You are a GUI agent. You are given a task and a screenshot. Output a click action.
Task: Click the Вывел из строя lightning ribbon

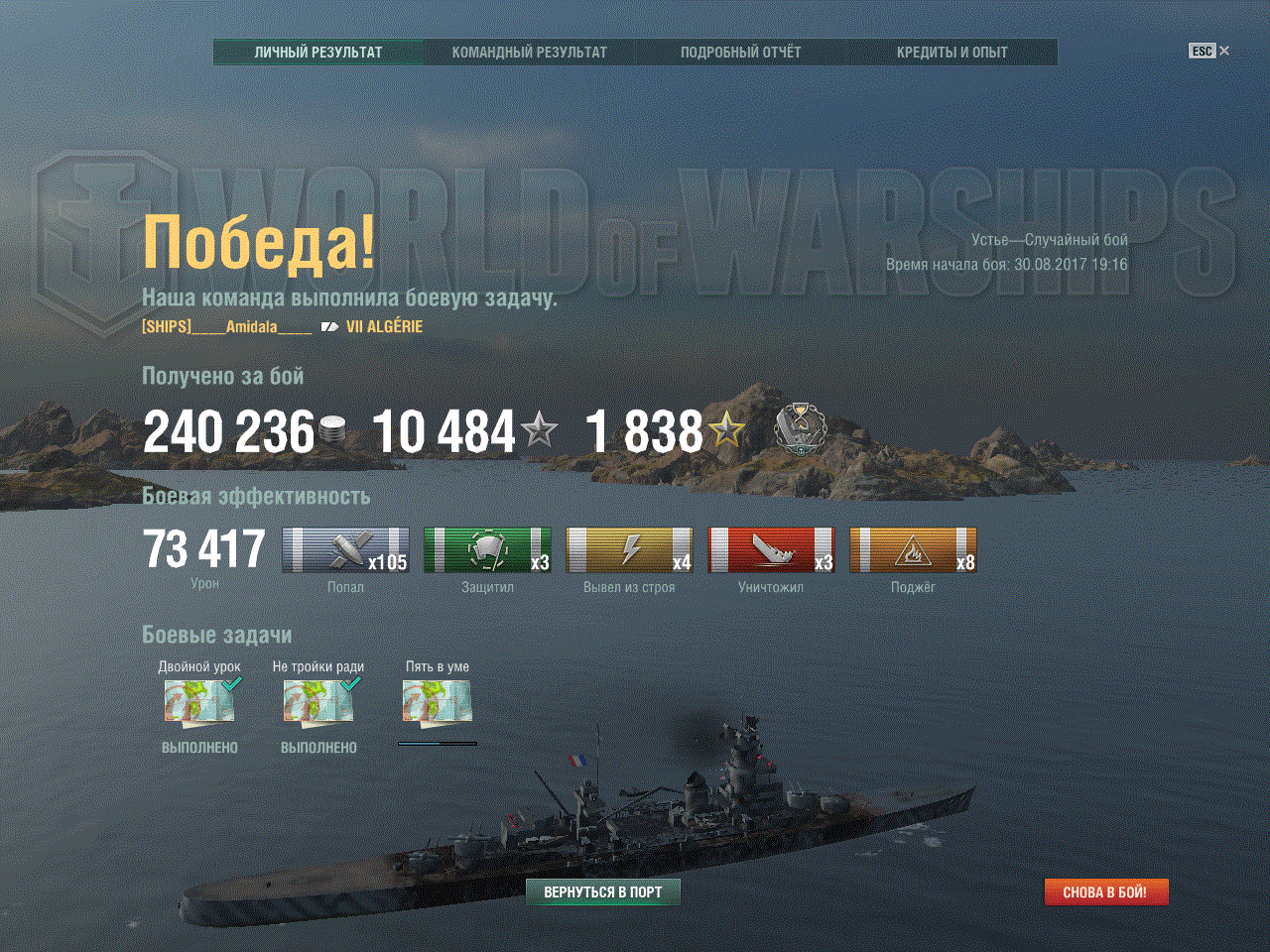click(x=629, y=550)
